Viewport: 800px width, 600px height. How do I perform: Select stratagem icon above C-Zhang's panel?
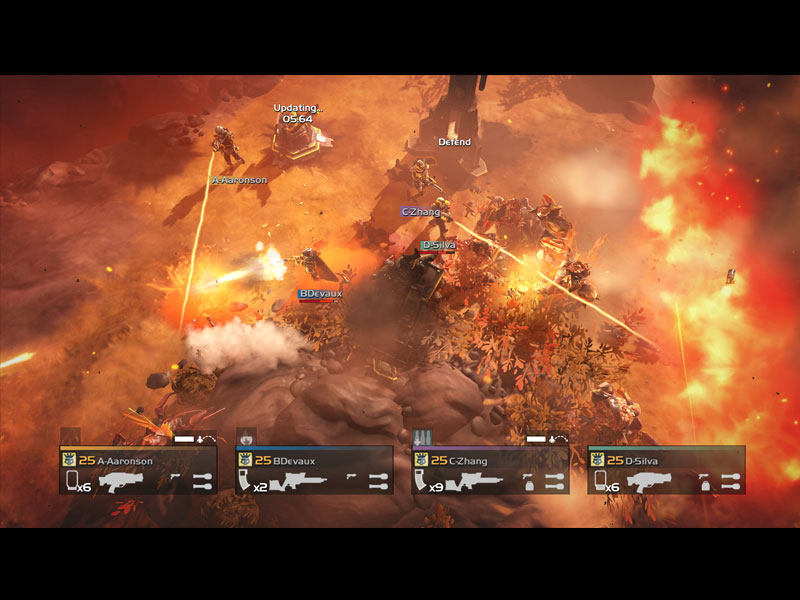[x=422, y=437]
